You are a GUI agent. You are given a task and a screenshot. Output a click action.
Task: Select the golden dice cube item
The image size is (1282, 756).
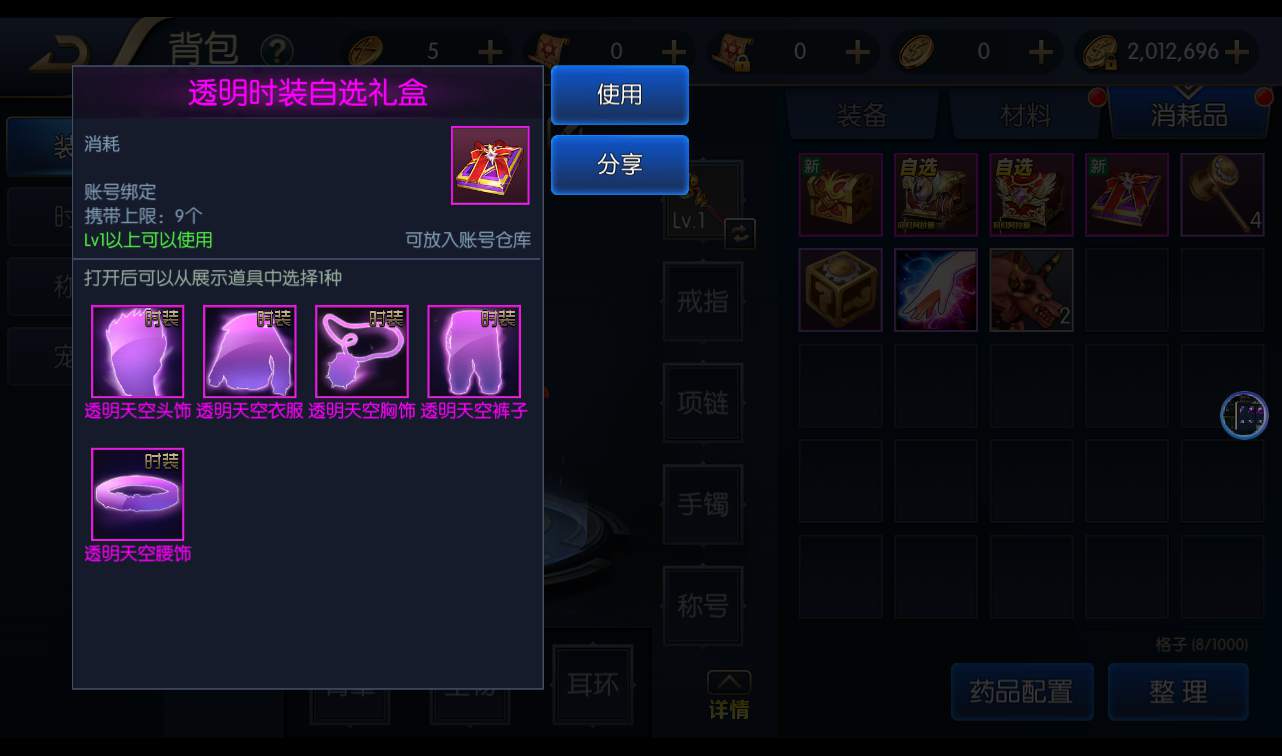click(840, 290)
